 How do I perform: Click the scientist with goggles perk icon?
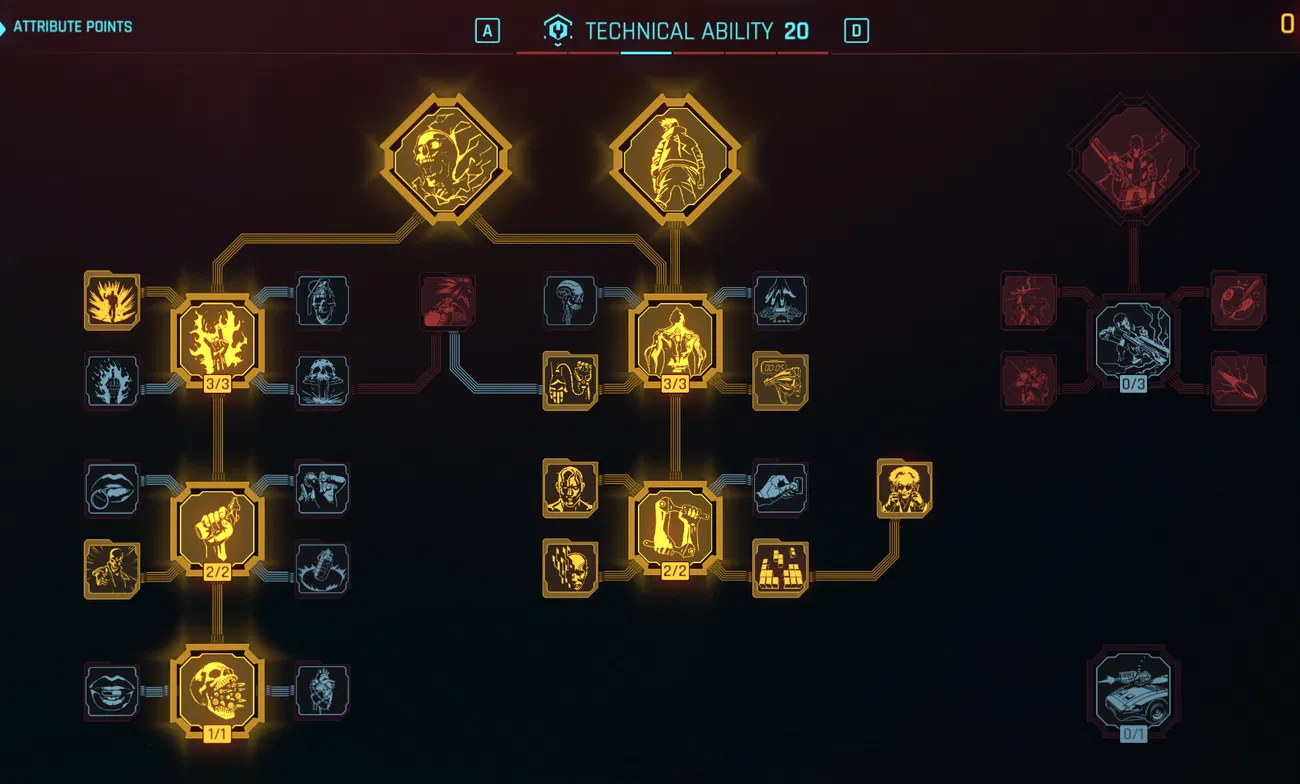pyautogui.click(x=904, y=490)
